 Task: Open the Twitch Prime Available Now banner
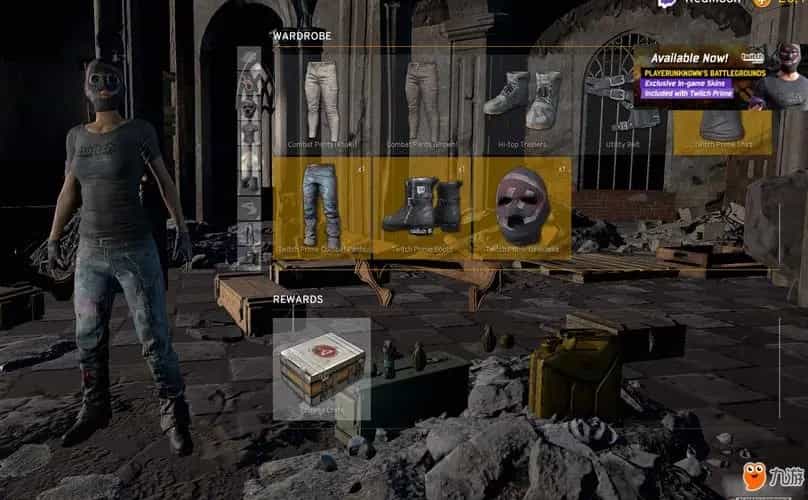pos(720,74)
